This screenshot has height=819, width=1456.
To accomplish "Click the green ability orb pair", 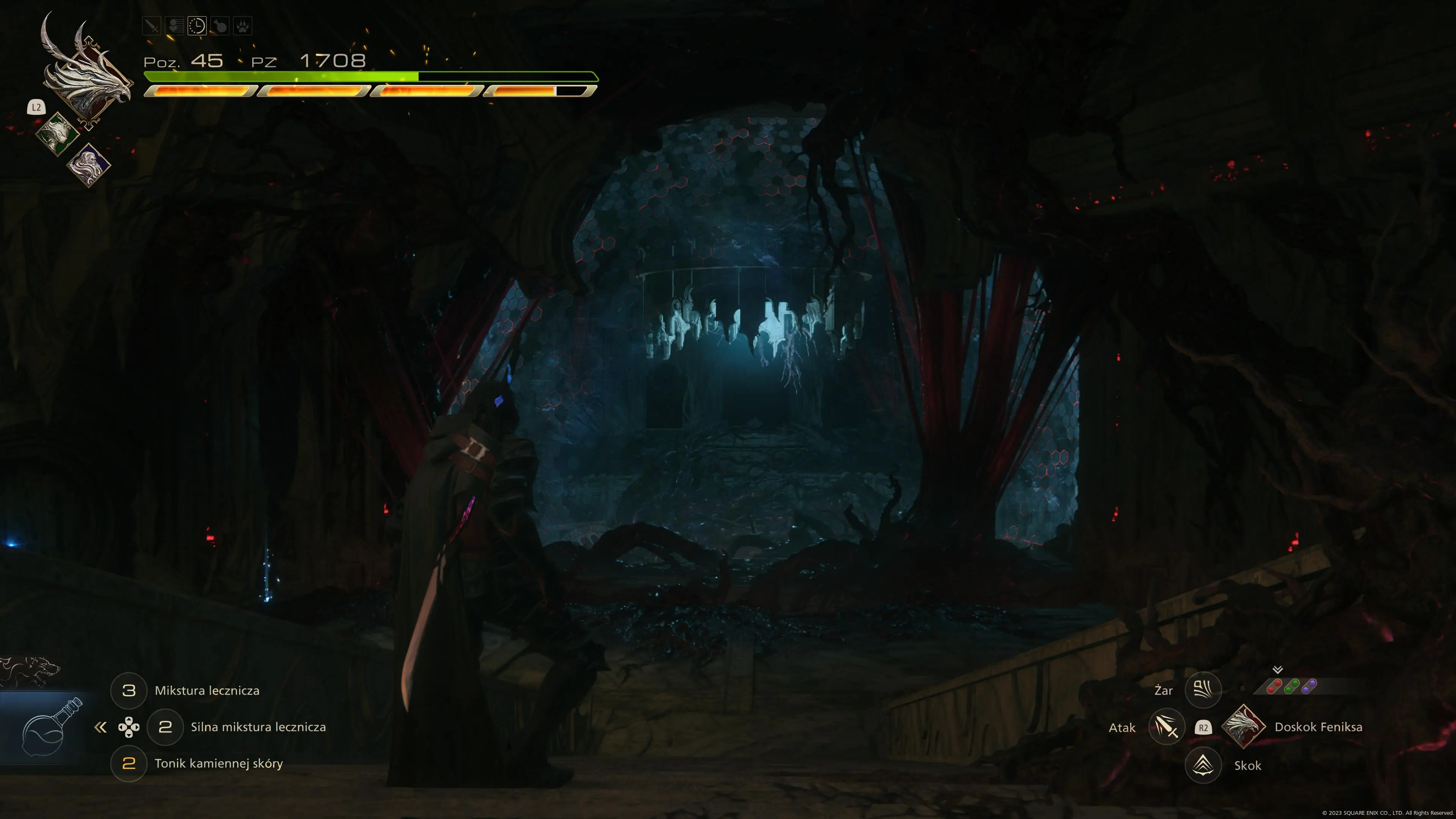I will (1291, 687).
